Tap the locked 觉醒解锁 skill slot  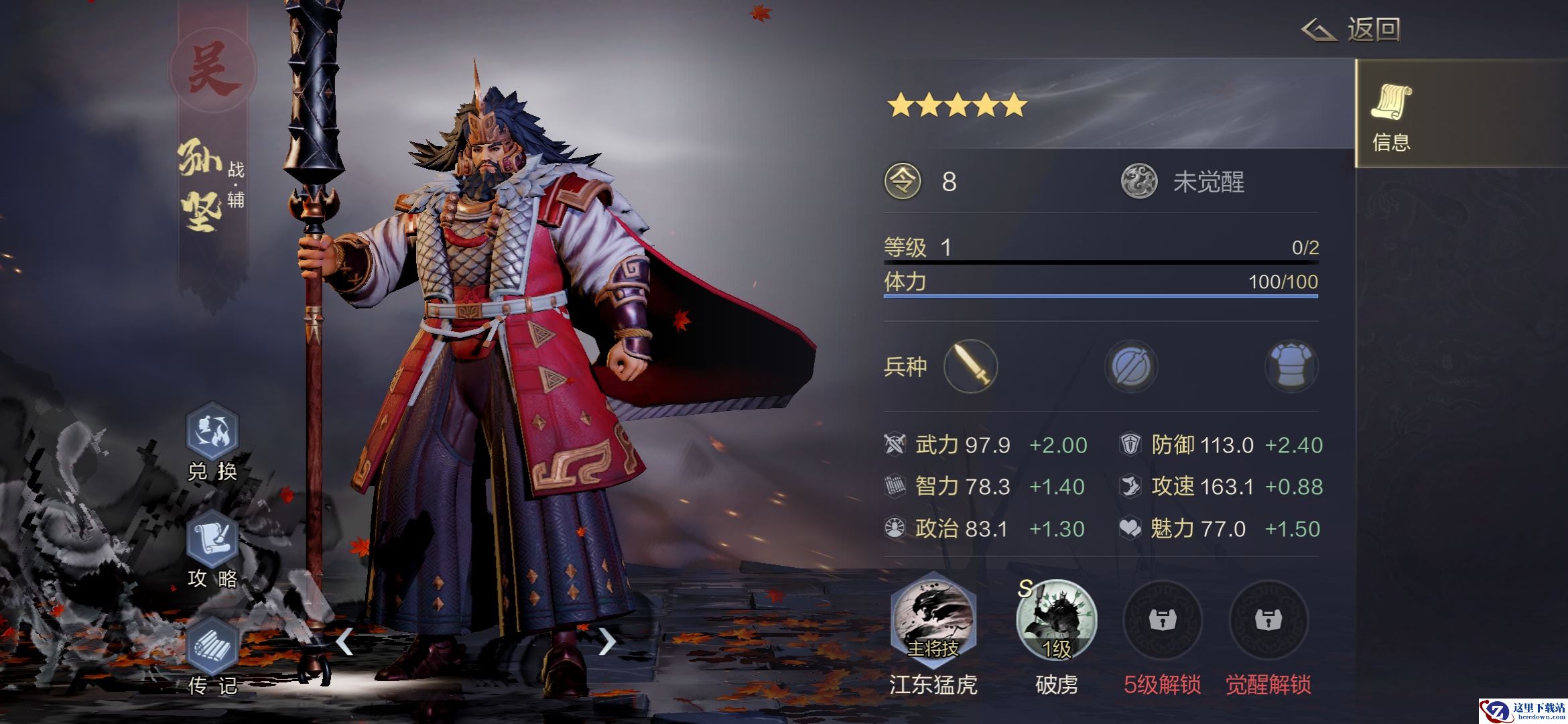coord(1268,620)
